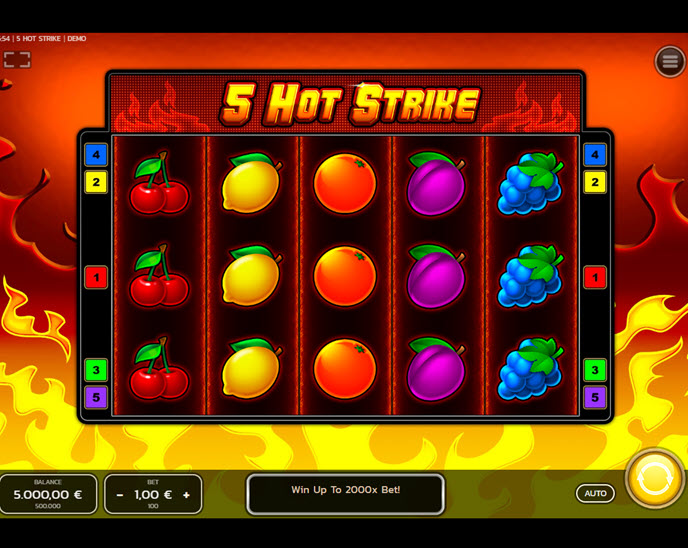Increase the bet with the plus button
This screenshot has height=548, width=688.
pos(186,495)
